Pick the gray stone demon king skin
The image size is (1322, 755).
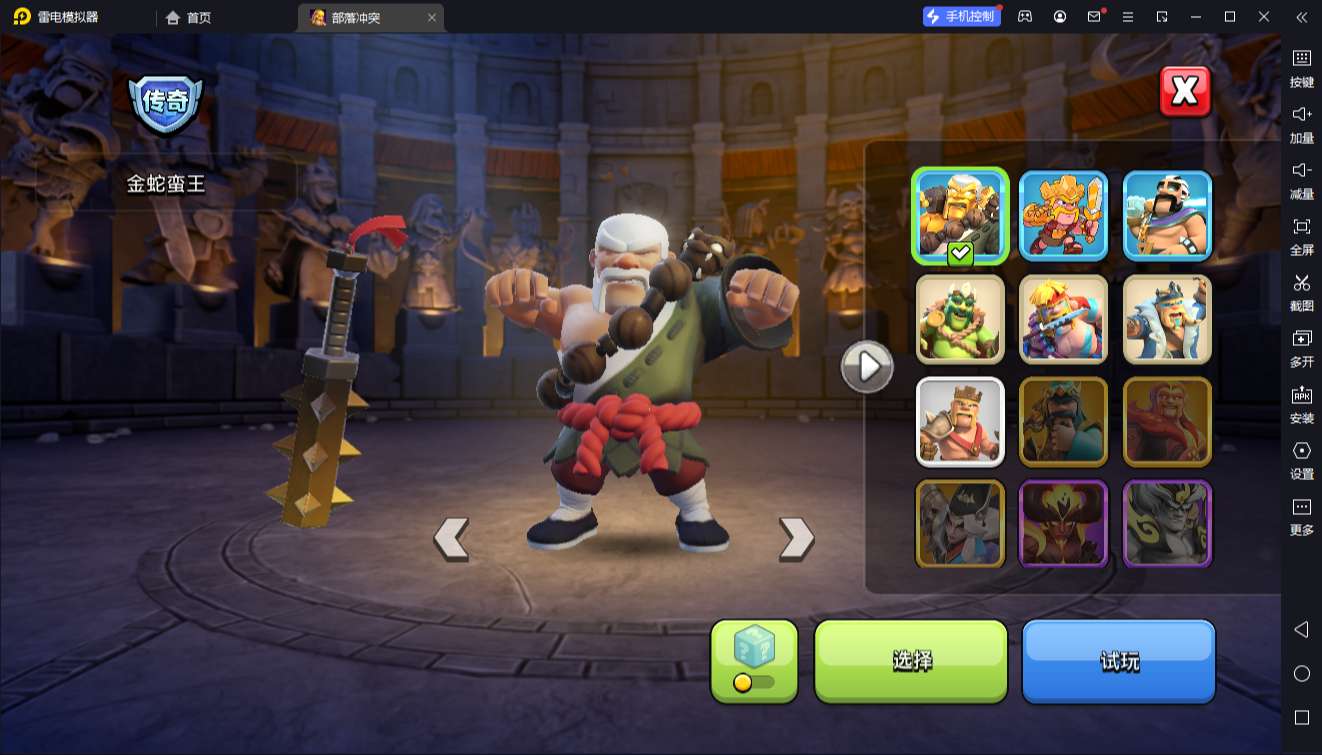(x=1167, y=524)
